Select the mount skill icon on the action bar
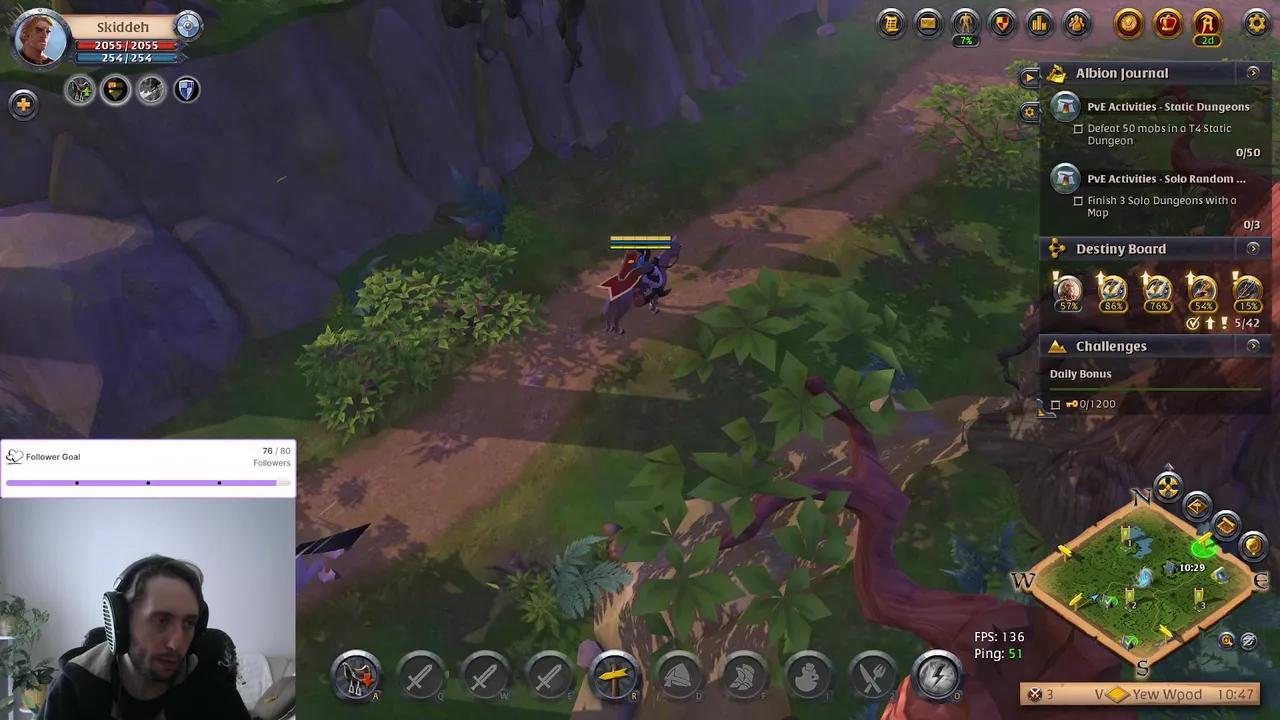Image resolution: width=1280 pixels, height=720 pixels. (x=356, y=676)
